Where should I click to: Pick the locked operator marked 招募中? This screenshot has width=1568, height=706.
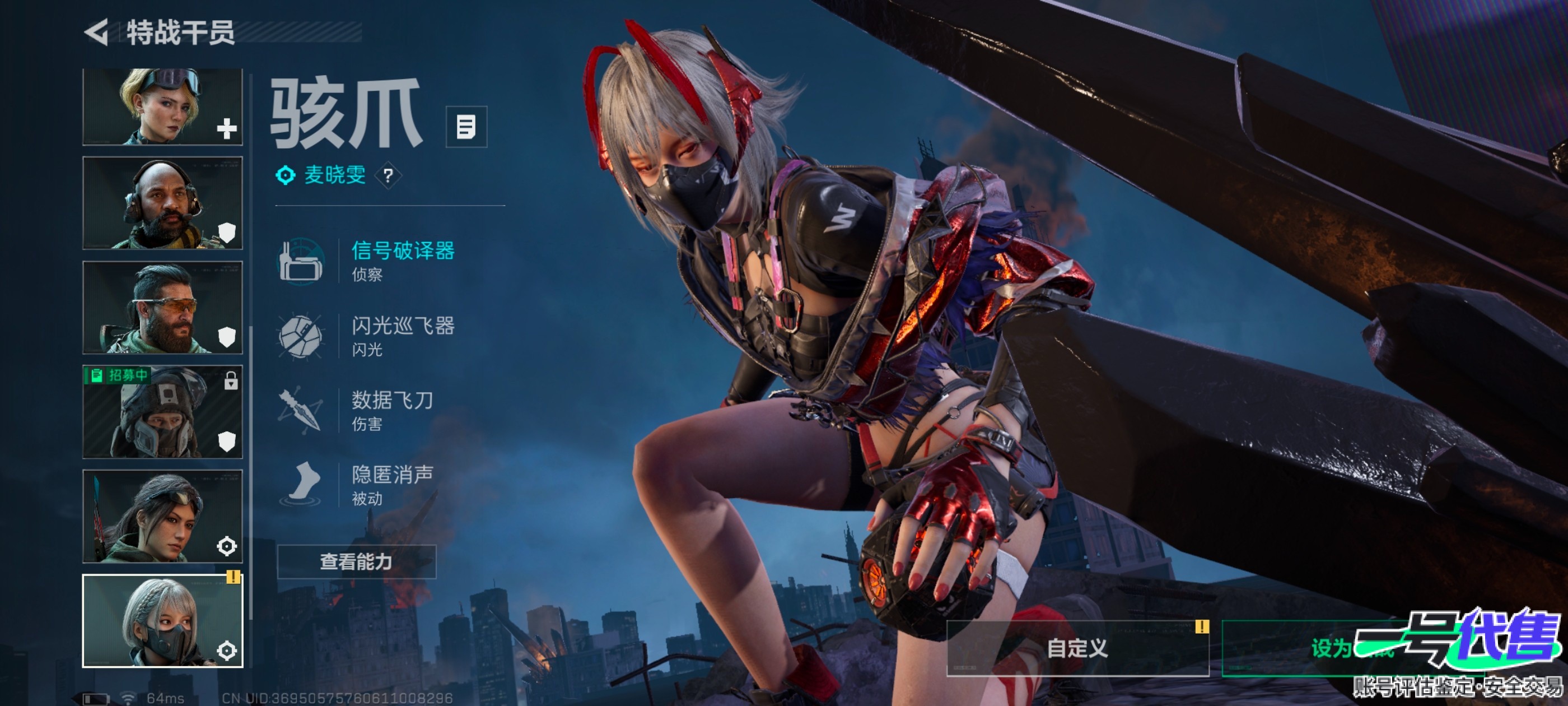click(x=162, y=412)
